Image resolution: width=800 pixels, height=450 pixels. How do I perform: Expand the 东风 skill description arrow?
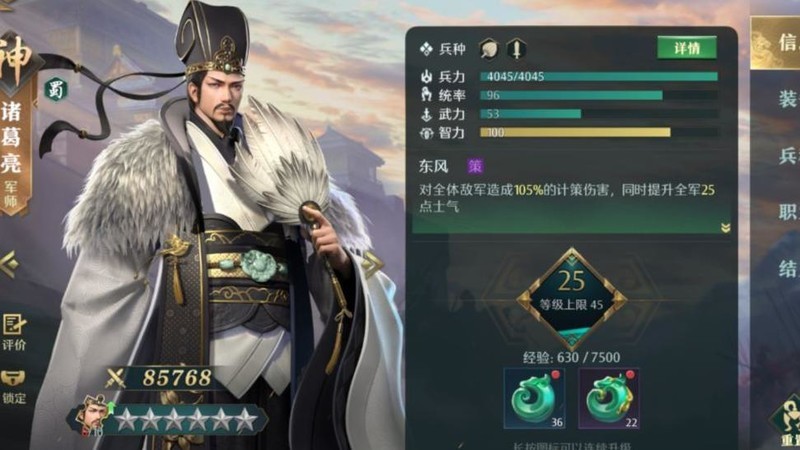click(725, 228)
